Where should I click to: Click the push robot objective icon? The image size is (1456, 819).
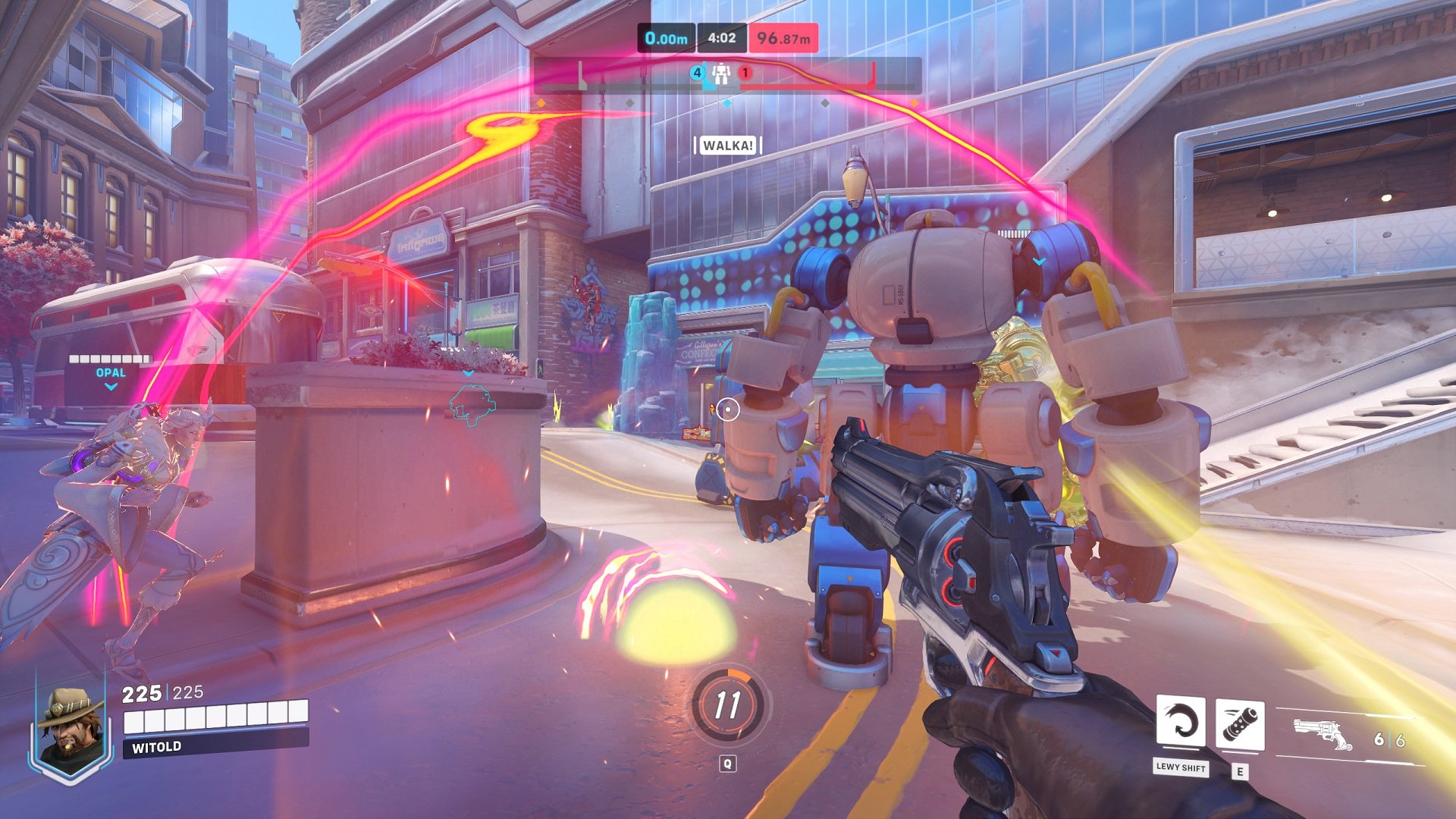point(720,74)
